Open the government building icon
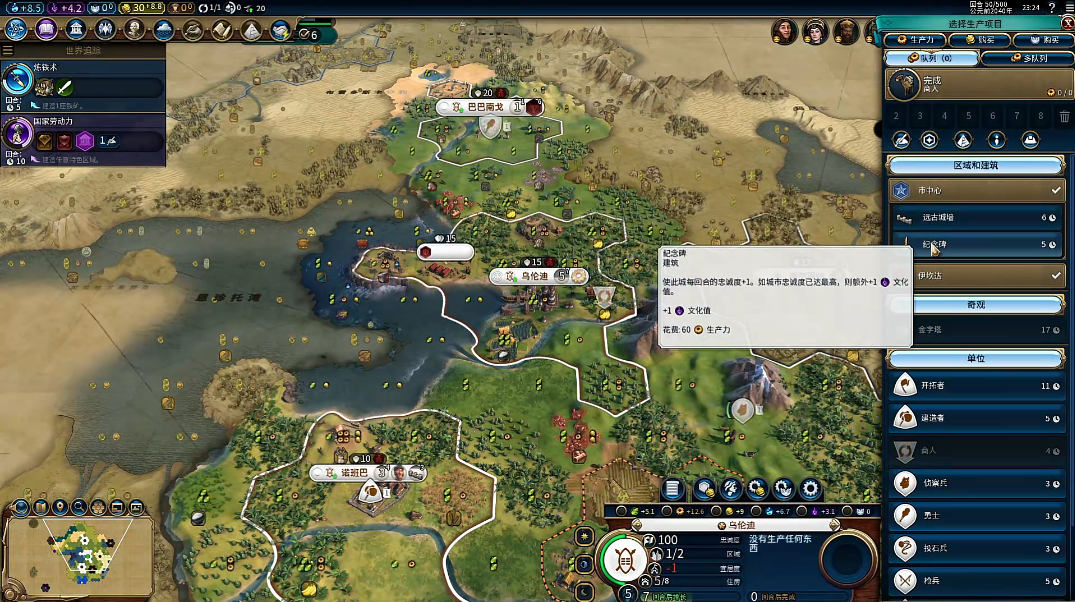This screenshot has width=1075, height=602. coord(75,29)
